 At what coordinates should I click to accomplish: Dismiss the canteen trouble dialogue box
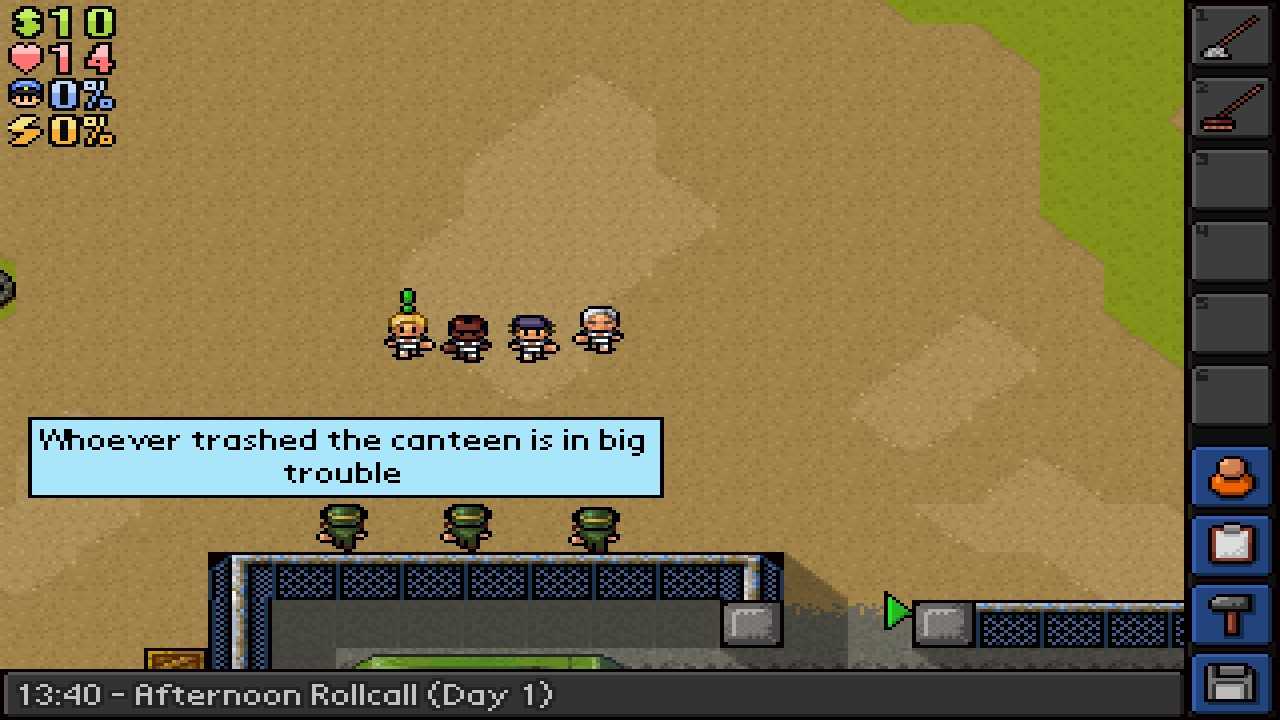[x=345, y=457]
